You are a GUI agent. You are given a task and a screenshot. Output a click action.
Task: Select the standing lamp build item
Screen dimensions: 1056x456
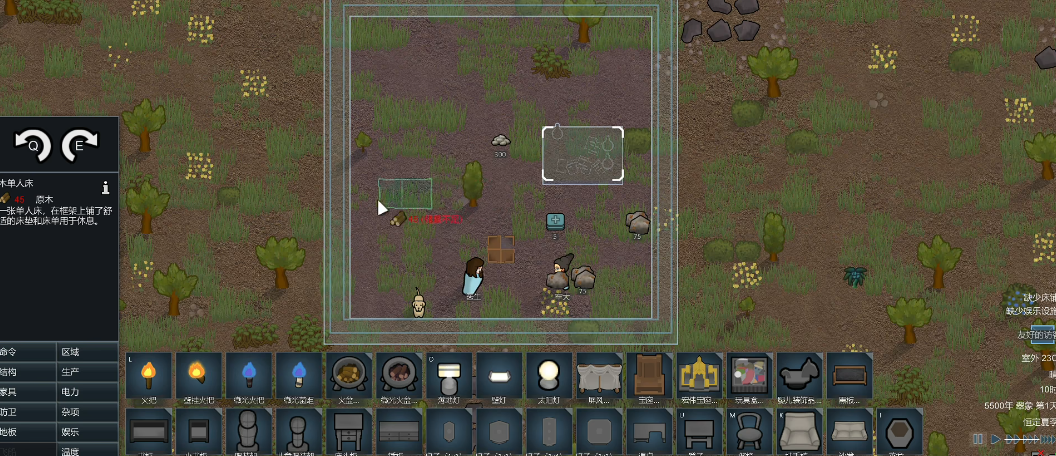(448, 376)
